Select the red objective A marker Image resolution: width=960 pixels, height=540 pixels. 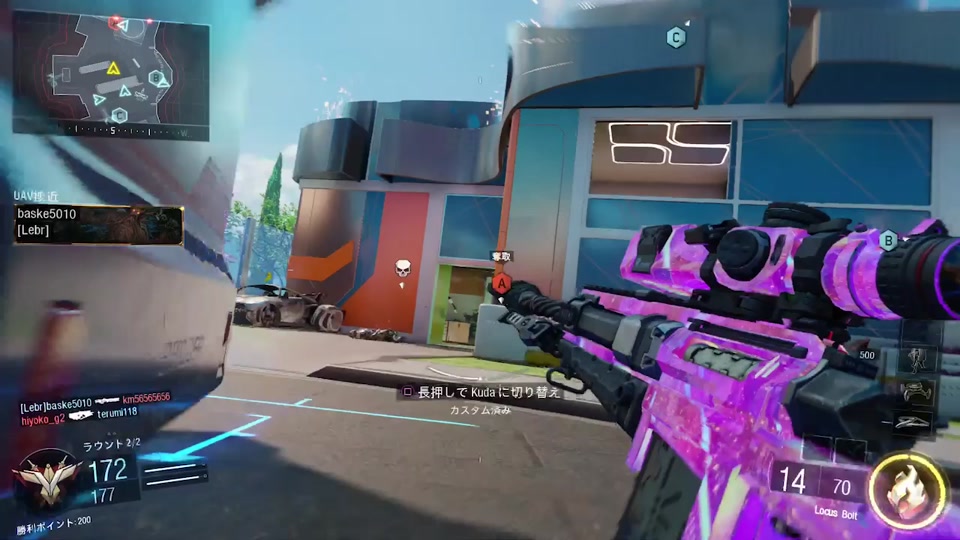(x=502, y=284)
